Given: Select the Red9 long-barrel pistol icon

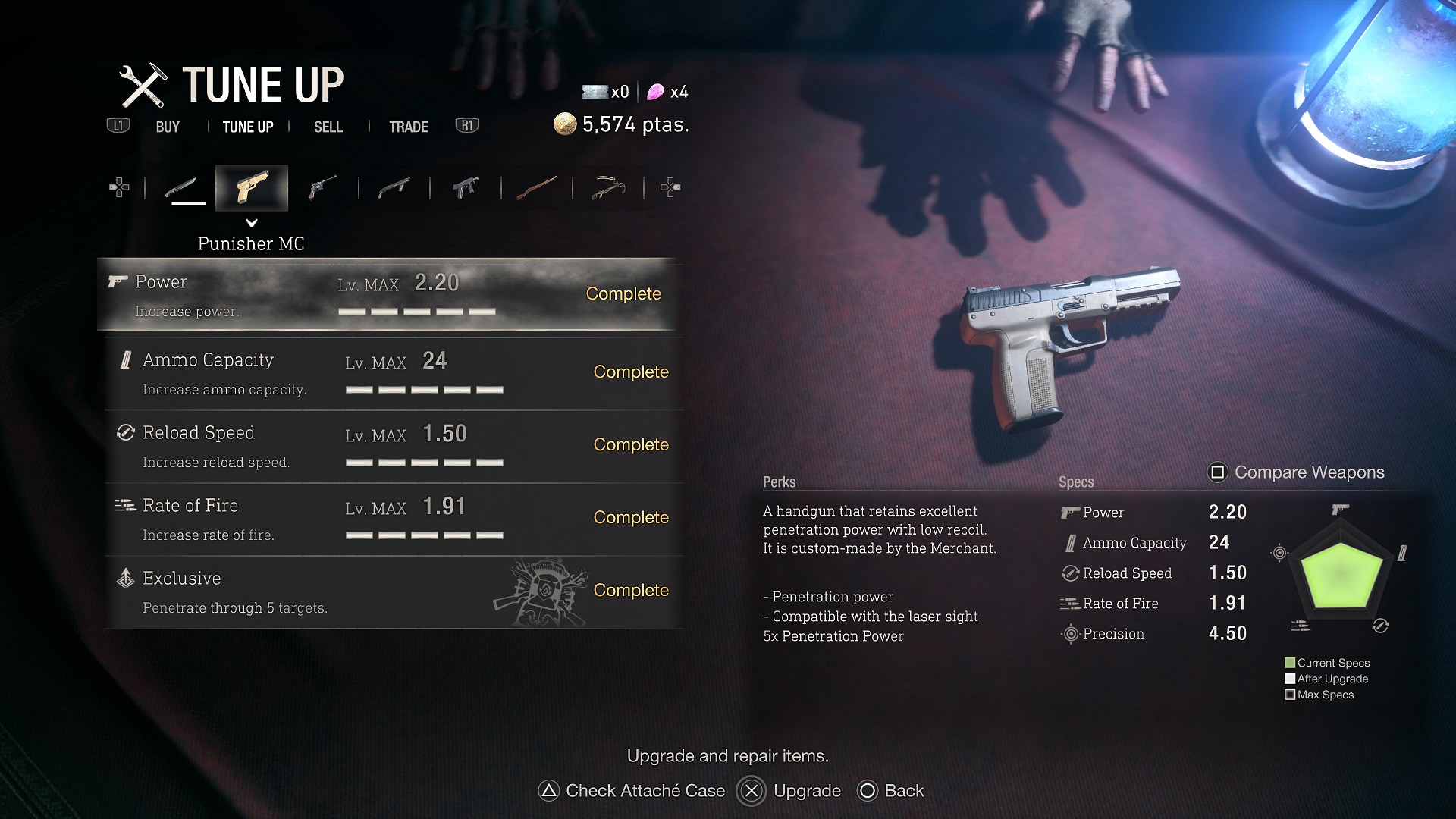Looking at the screenshot, I should [322, 187].
